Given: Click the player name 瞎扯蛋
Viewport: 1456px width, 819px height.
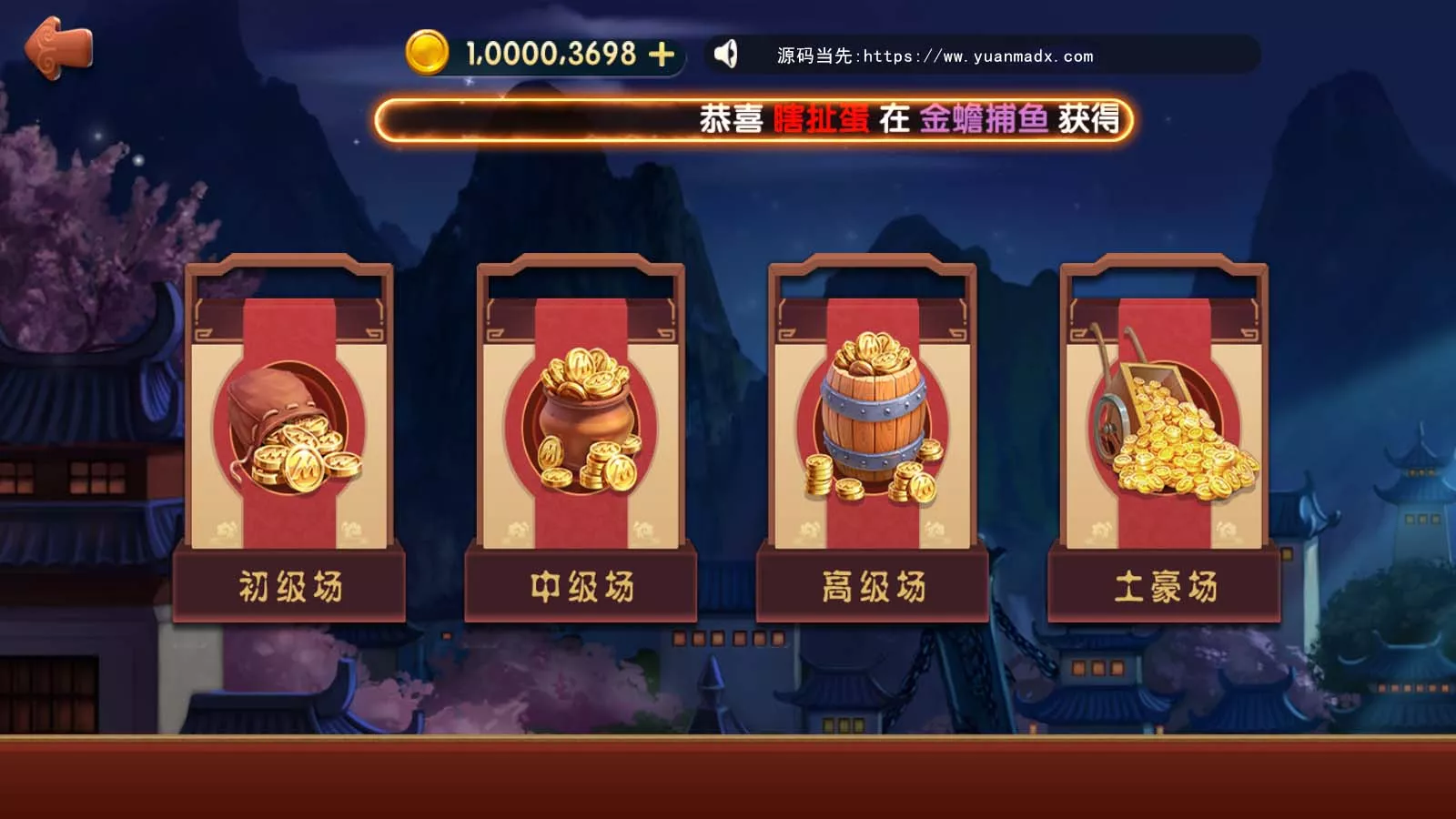Looking at the screenshot, I should (819, 116).
